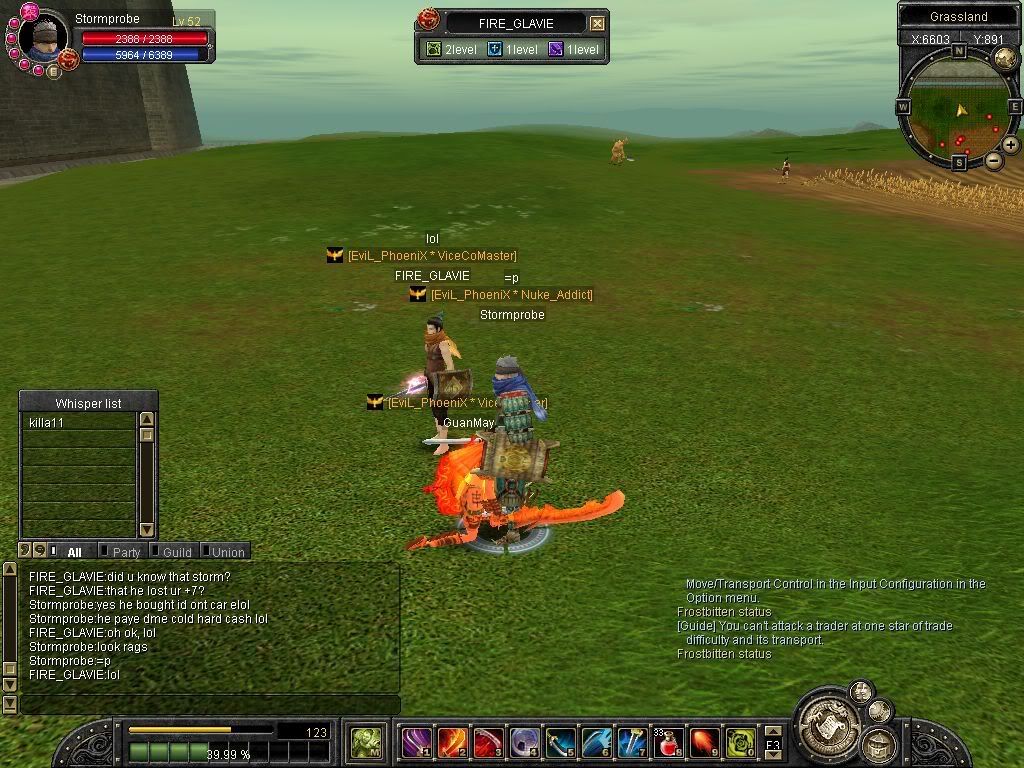Select the green swirl icon in slot 0

(740, 743)
